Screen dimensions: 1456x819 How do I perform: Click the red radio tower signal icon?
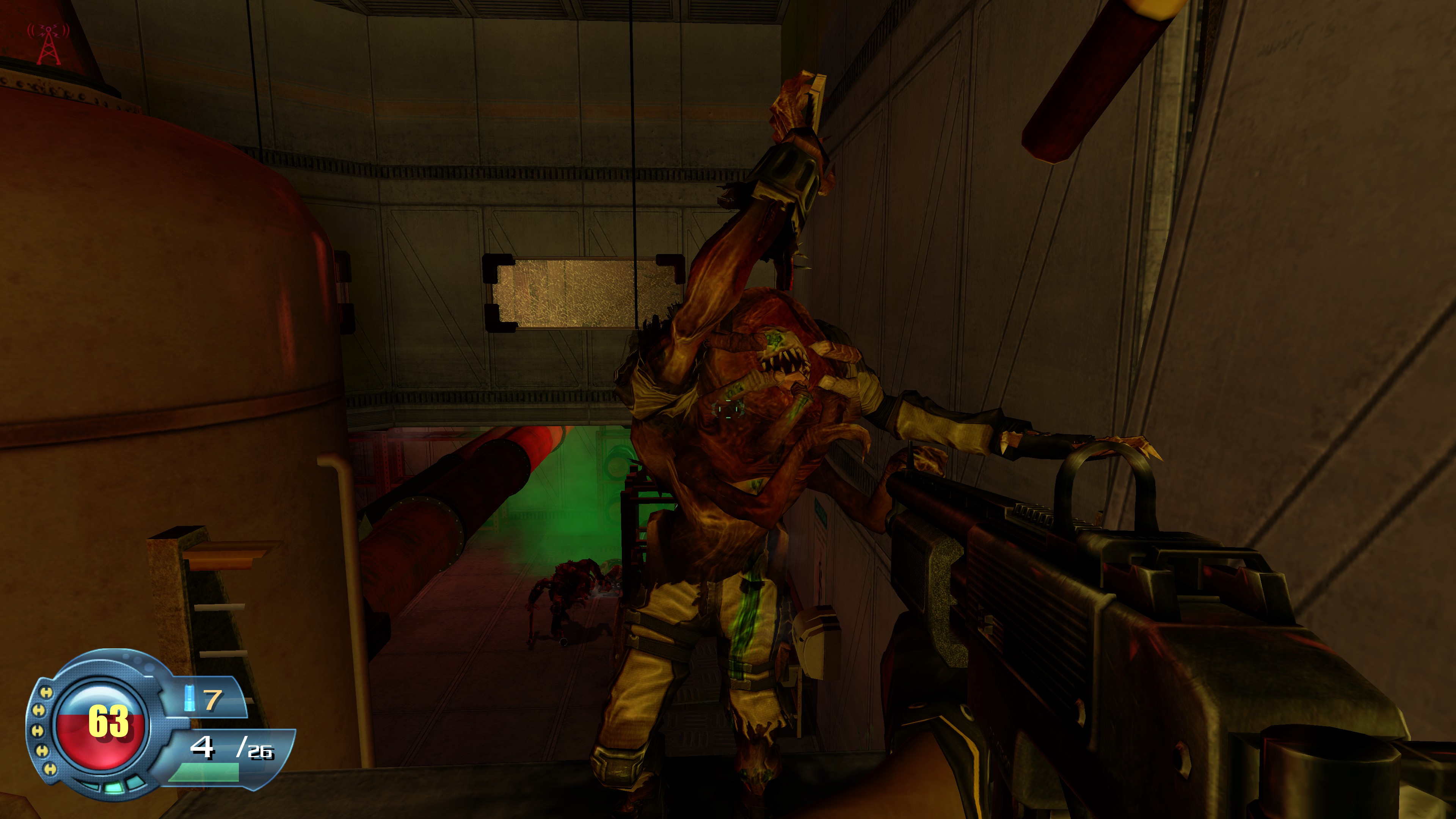[49, 43]
